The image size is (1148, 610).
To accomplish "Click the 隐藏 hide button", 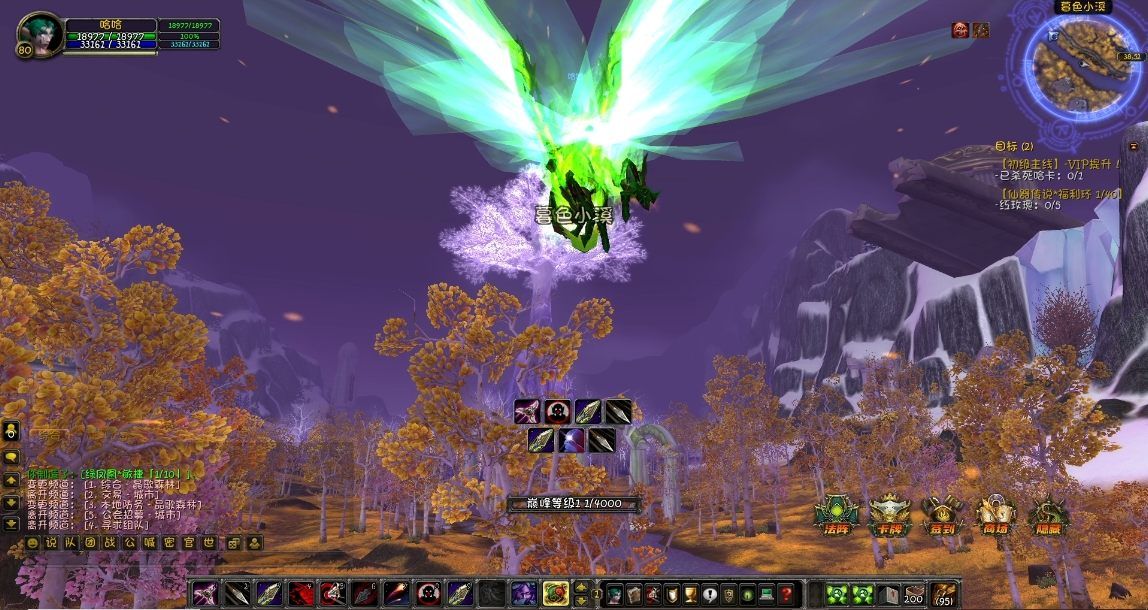I will pyautogui.click(x=1048, y=514).
